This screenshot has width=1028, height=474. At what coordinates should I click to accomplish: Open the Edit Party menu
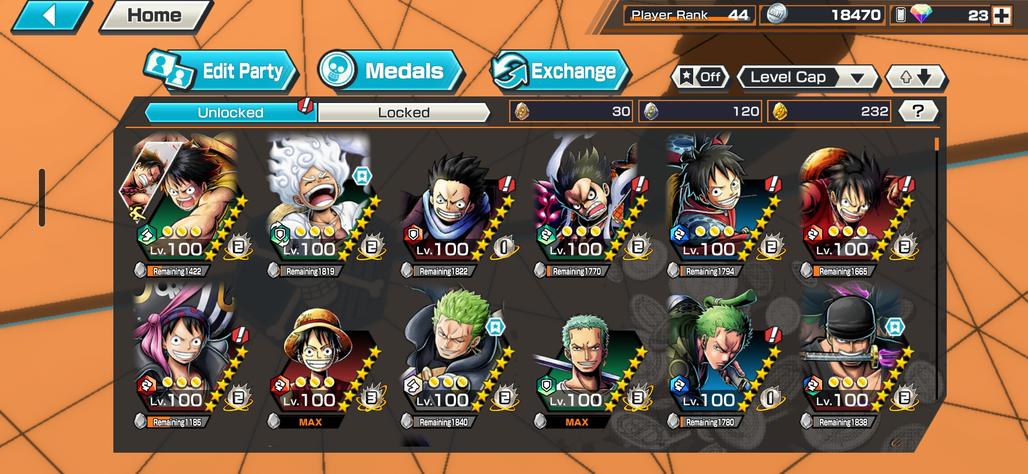[222, 72]
